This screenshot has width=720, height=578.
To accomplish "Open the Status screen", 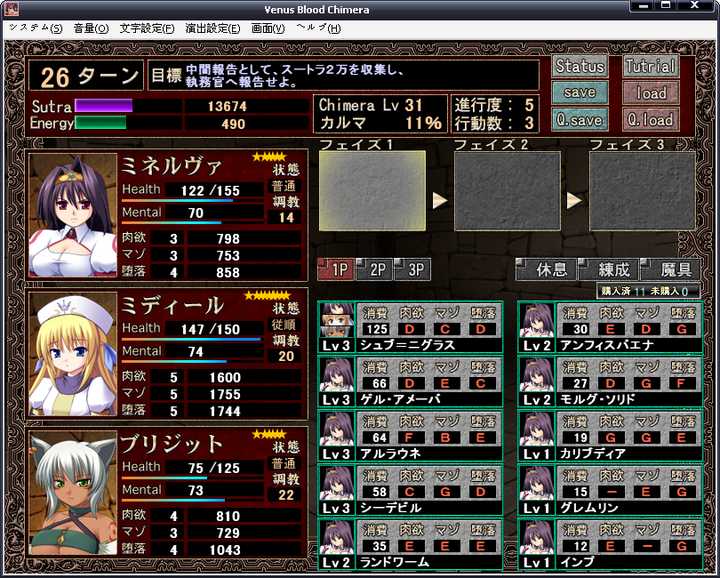I will point(580,66).
